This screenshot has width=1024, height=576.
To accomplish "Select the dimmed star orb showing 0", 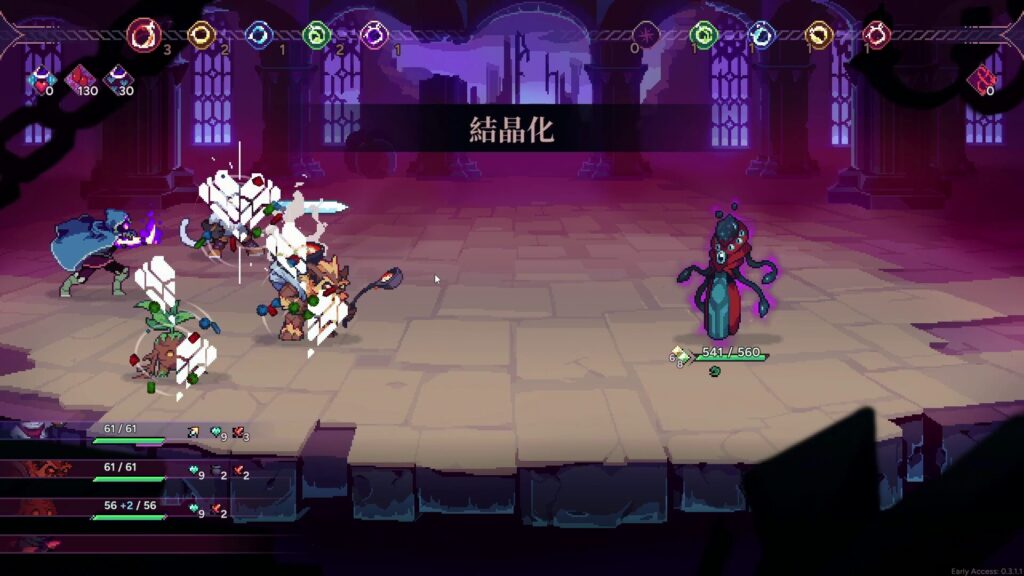I will click(x=647, y=36).
